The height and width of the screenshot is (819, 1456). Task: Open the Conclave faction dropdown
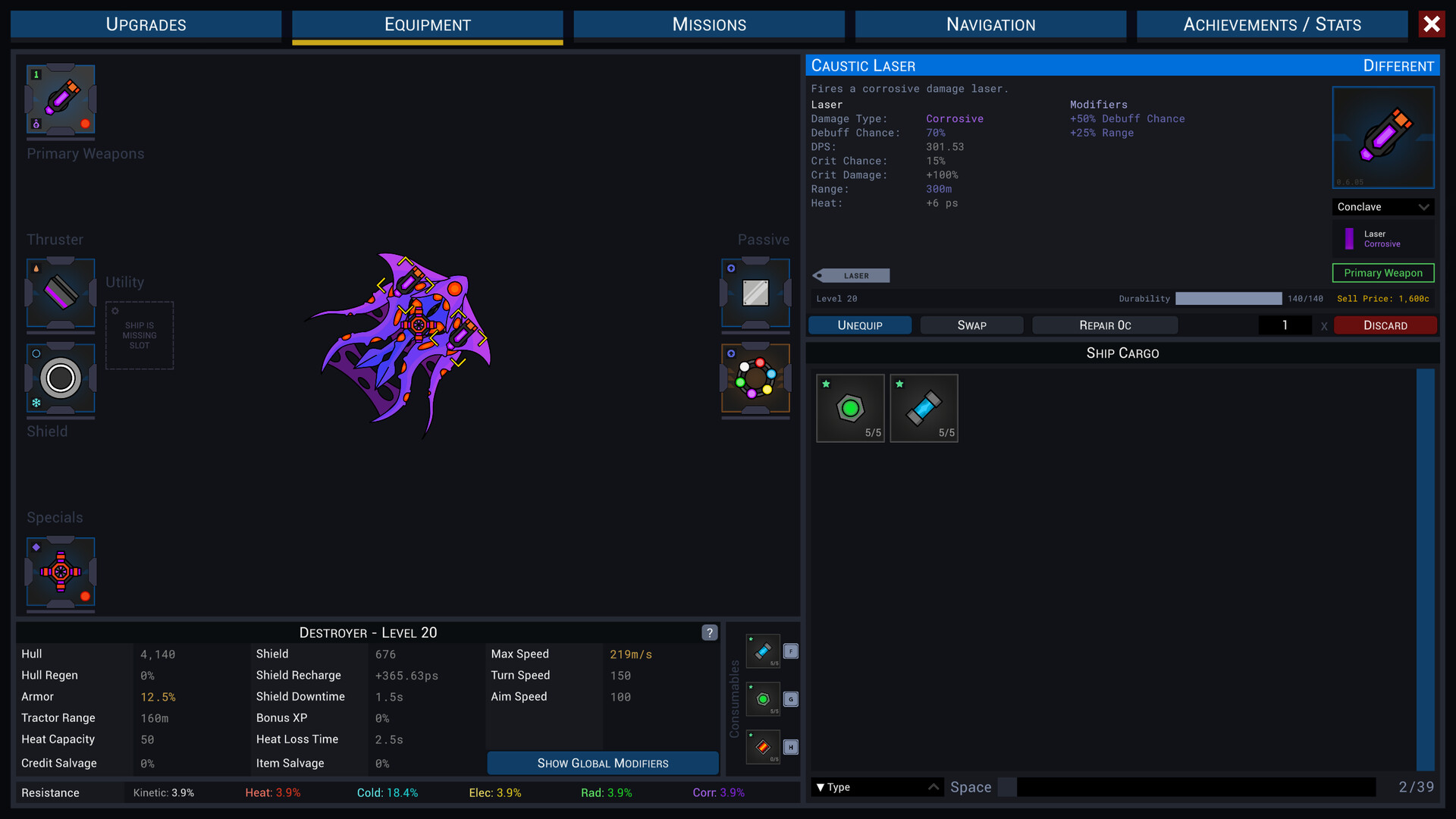(x=1382, y=206)
